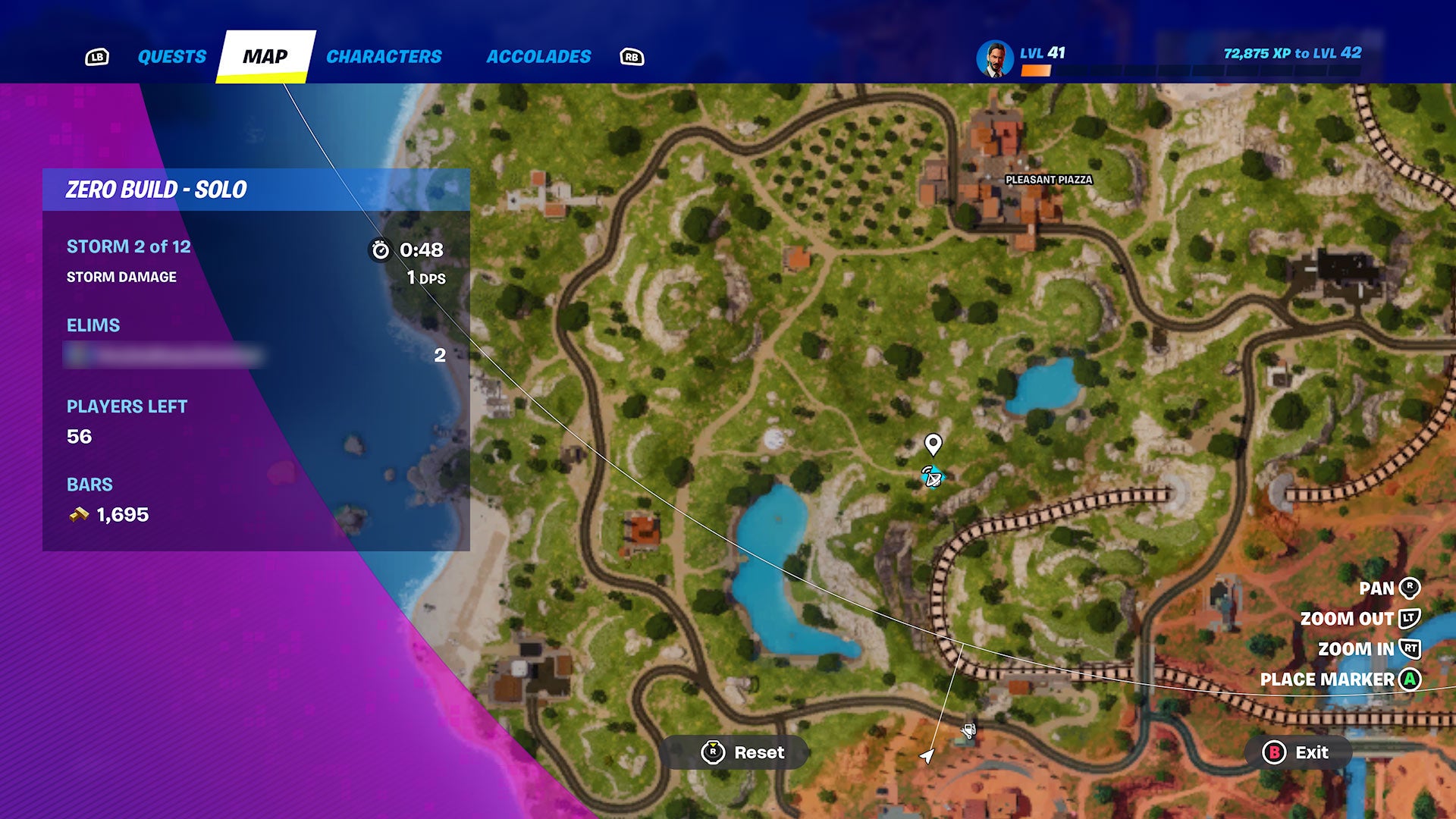Open the CHARACTERS tab
Screen dimensions: 1456x819
[x=384, y=55]
